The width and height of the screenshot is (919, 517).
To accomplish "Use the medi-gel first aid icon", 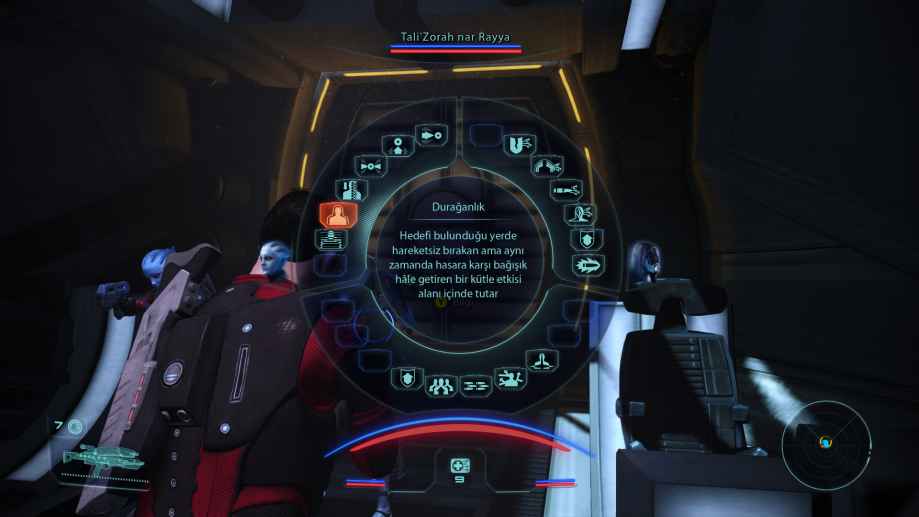I will [x=460, y=466].
